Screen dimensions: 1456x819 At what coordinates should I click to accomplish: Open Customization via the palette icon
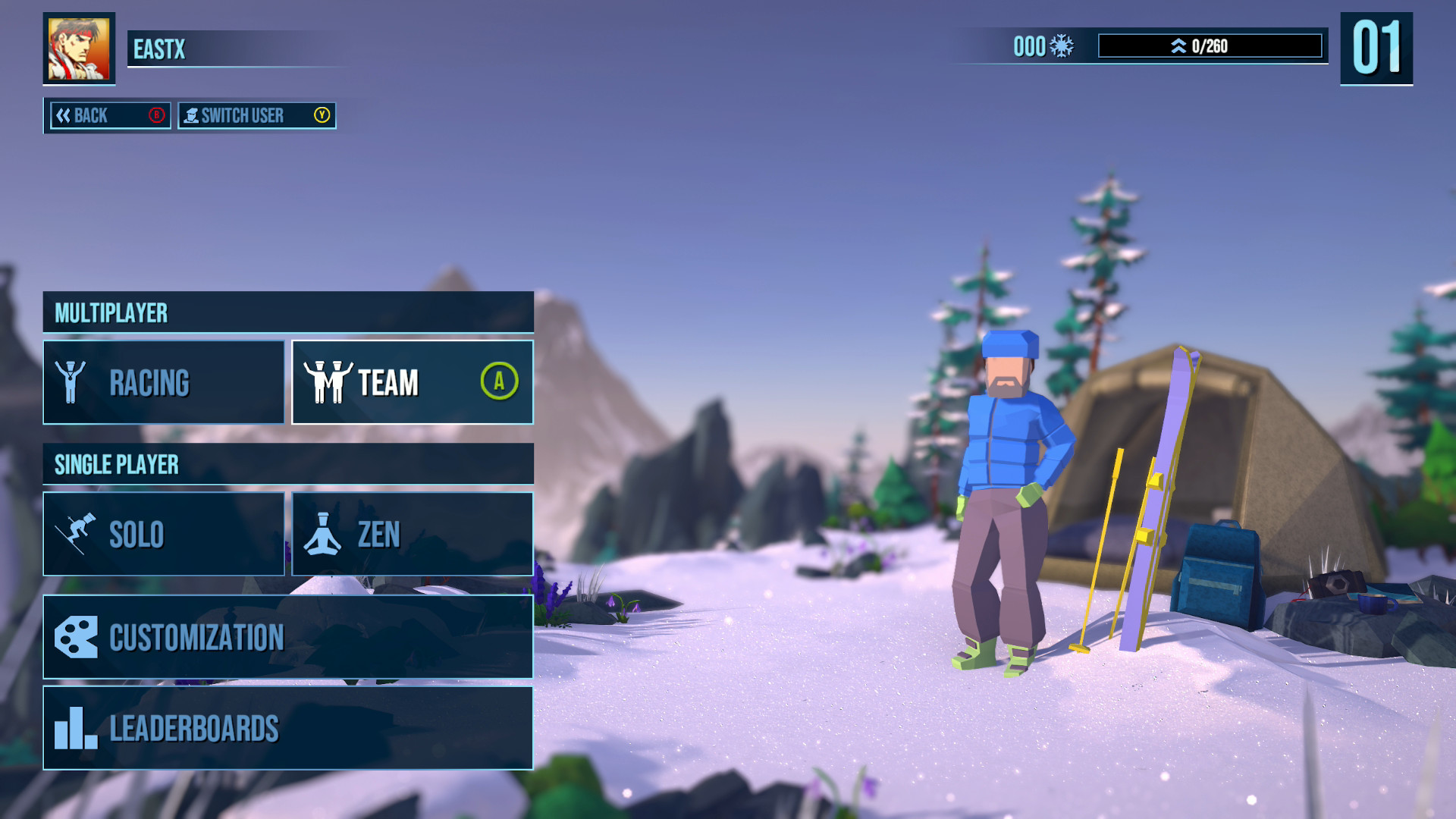75,637
